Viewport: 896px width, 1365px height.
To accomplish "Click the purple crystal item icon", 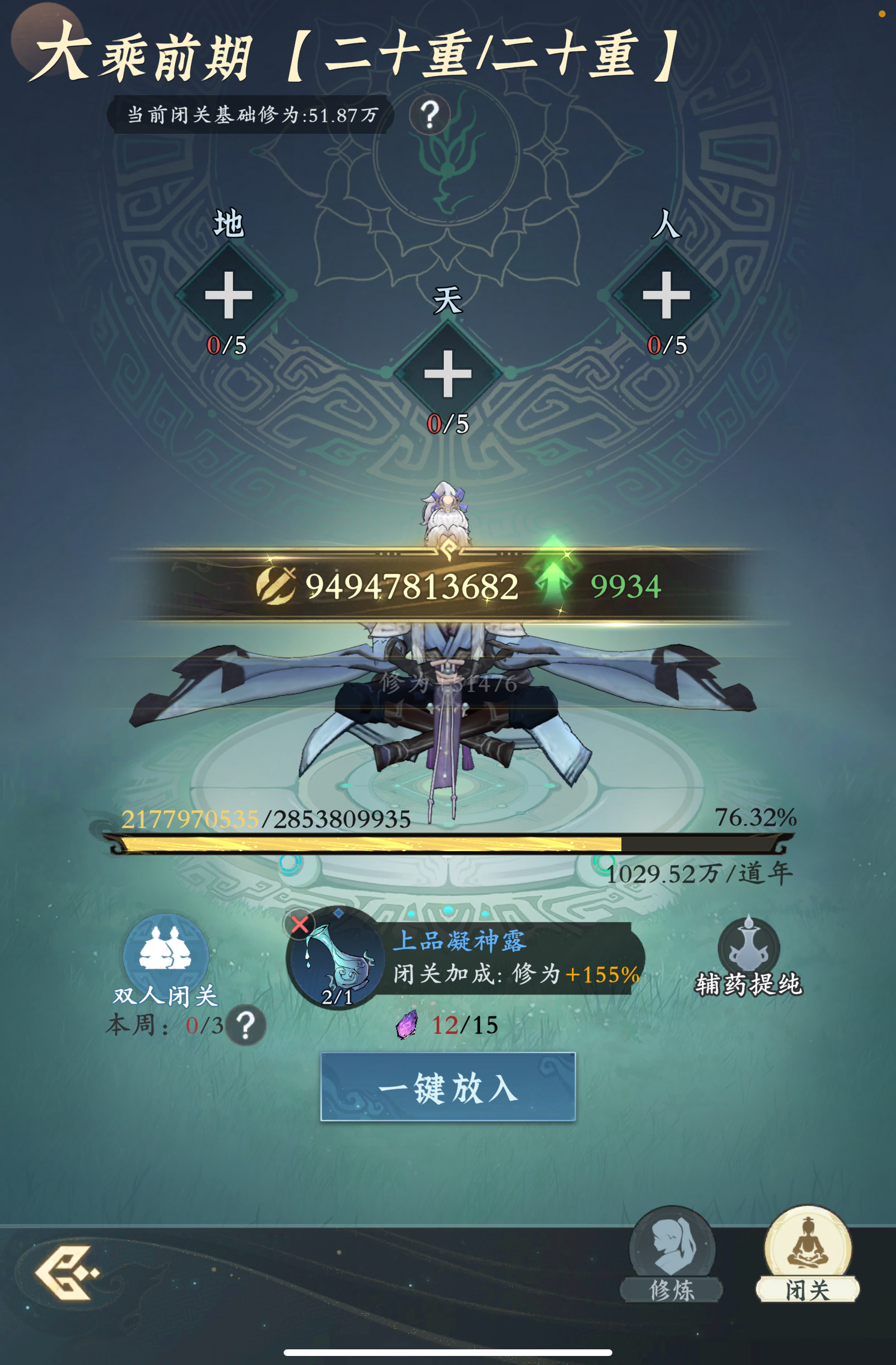I will click(x=405, y=1026).
